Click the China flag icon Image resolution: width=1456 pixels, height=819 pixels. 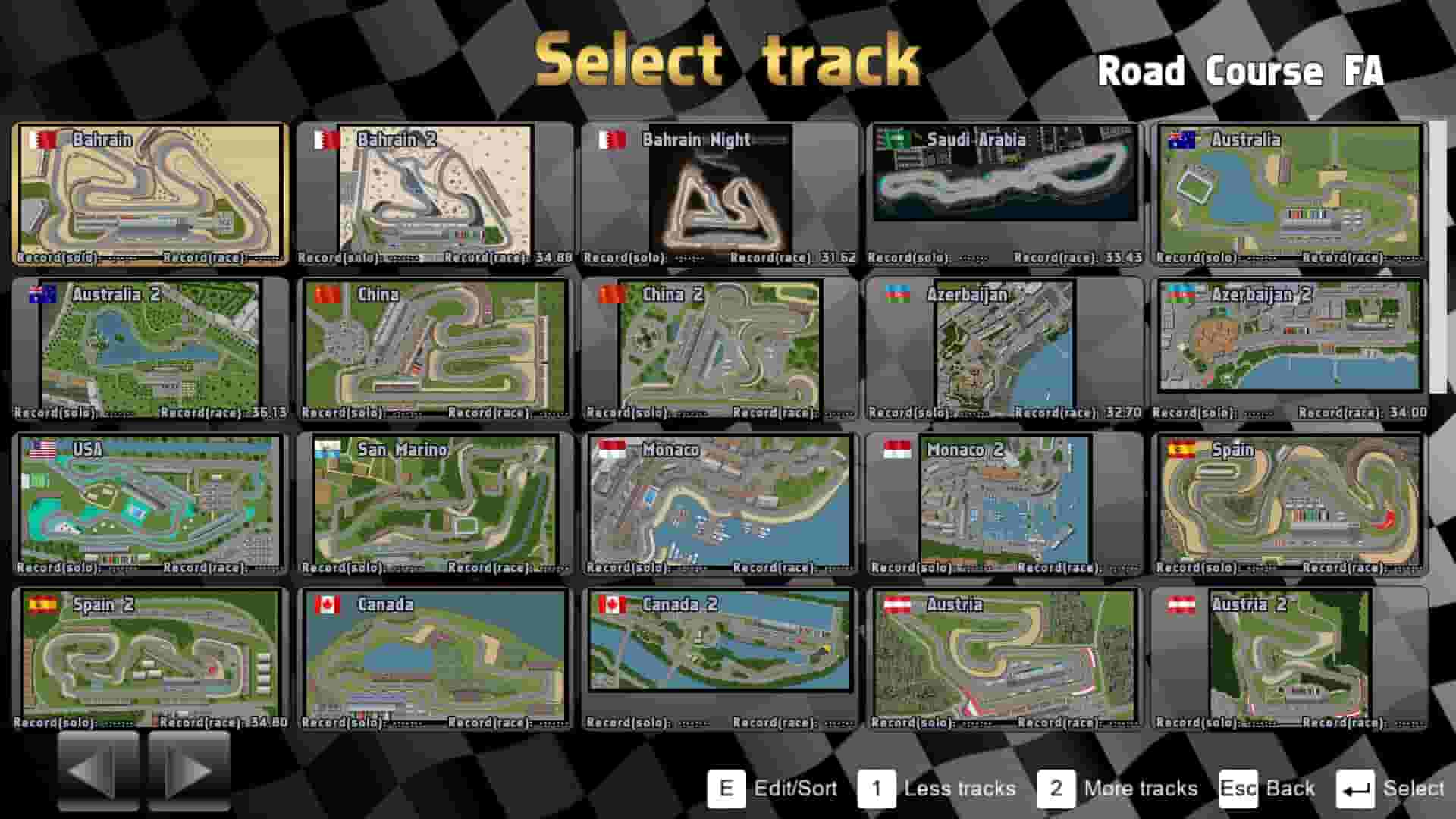(329, 295)
